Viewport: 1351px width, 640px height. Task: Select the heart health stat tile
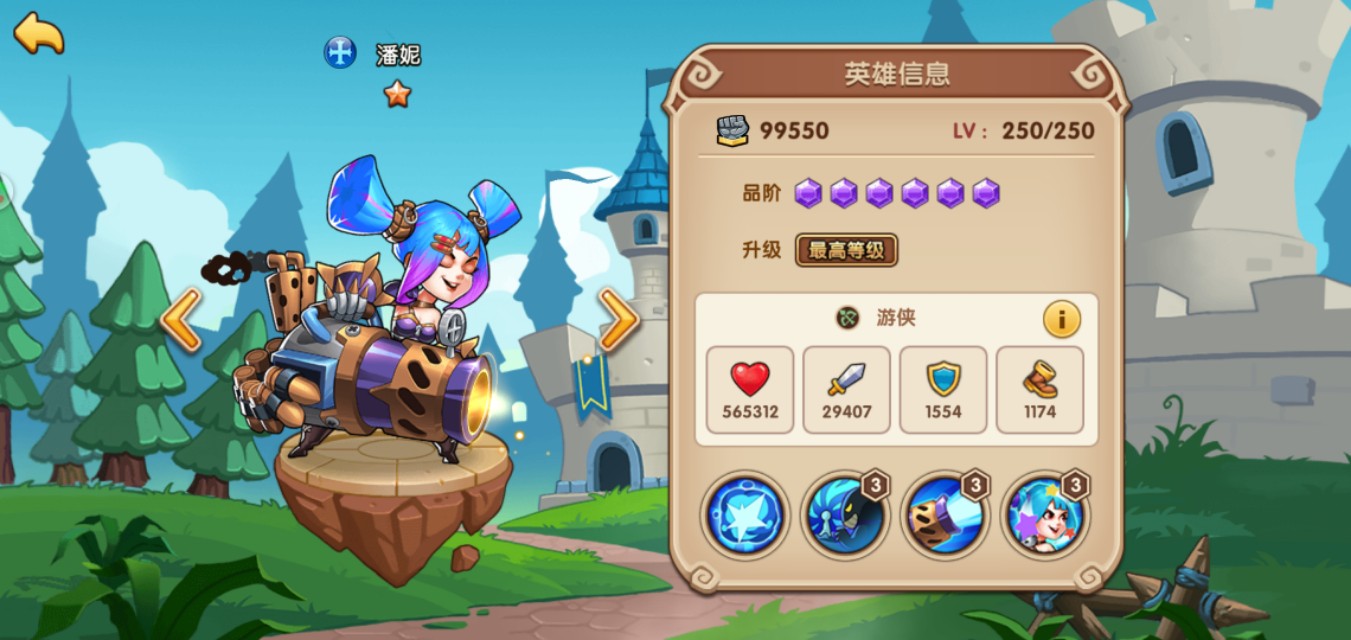point(750,390)
